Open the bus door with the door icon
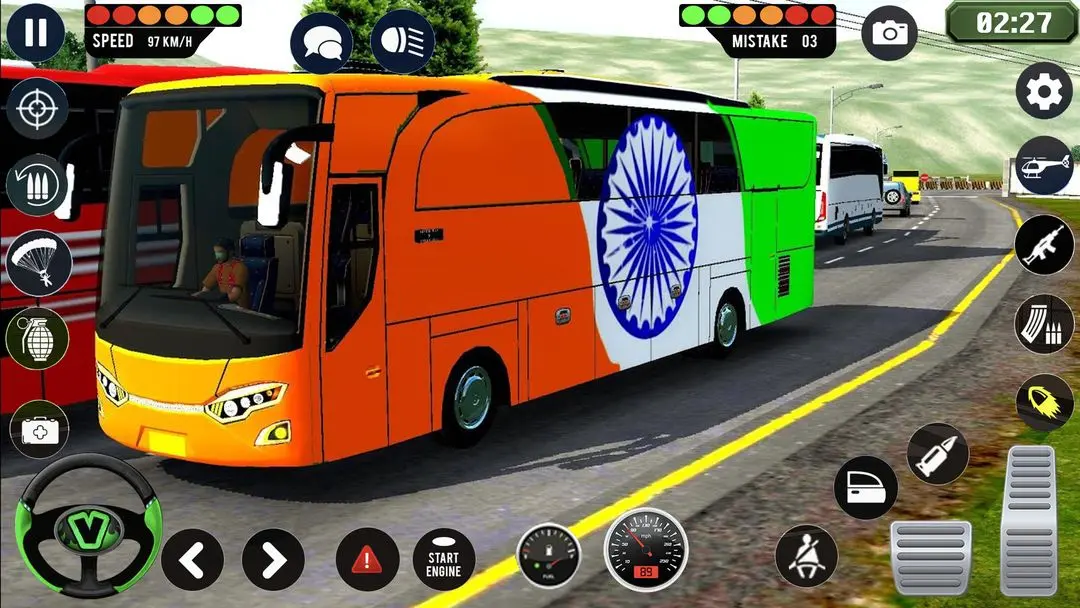The width and height of the screenshot is (1080, 608). [865, 487]
